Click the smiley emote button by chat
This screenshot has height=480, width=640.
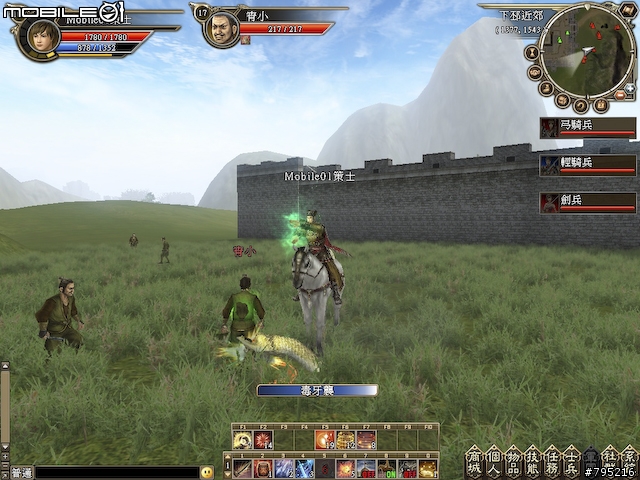click(x=207, y=471)
